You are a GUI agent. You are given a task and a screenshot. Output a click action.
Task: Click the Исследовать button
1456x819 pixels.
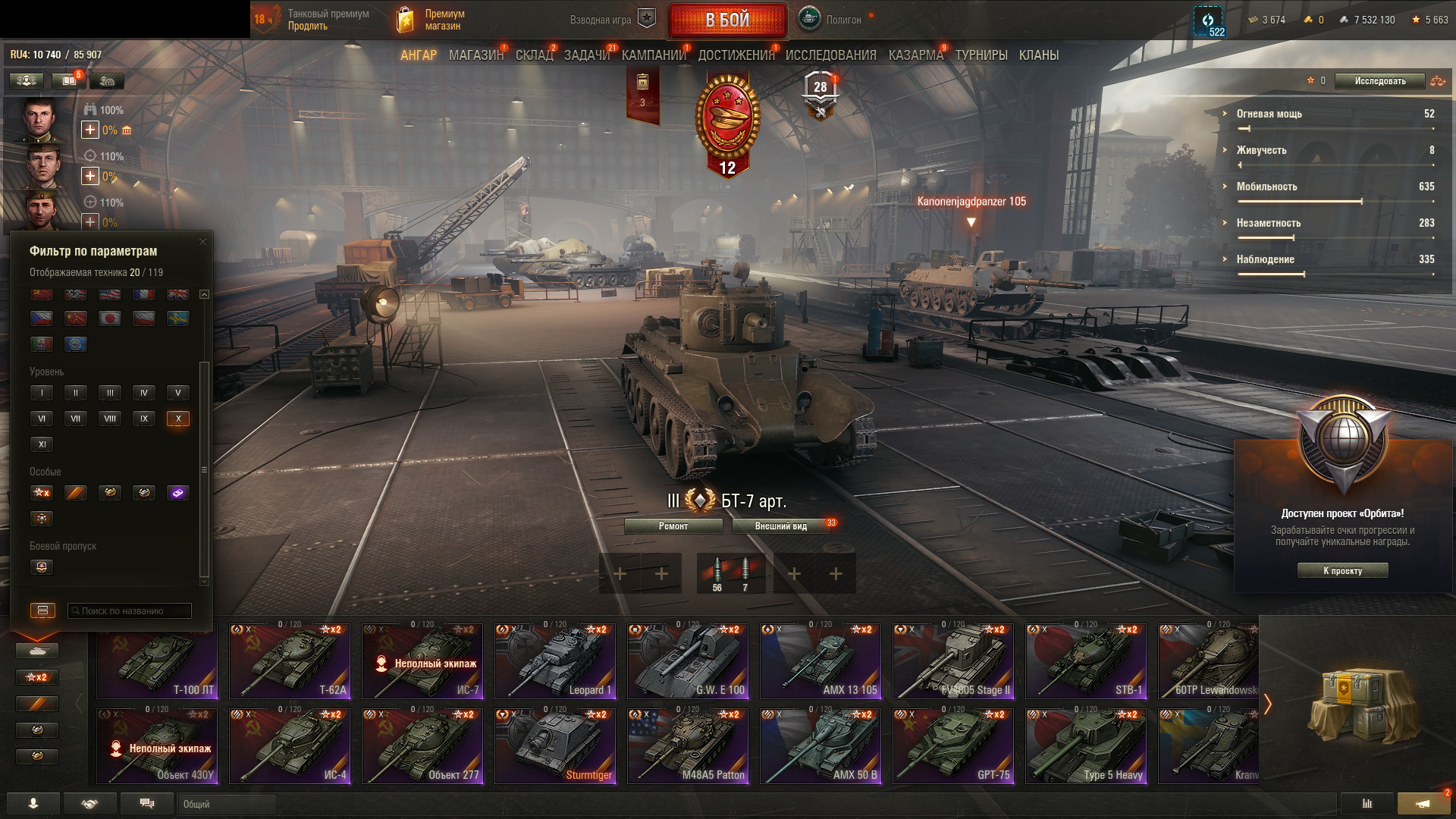click(1379, 81)
